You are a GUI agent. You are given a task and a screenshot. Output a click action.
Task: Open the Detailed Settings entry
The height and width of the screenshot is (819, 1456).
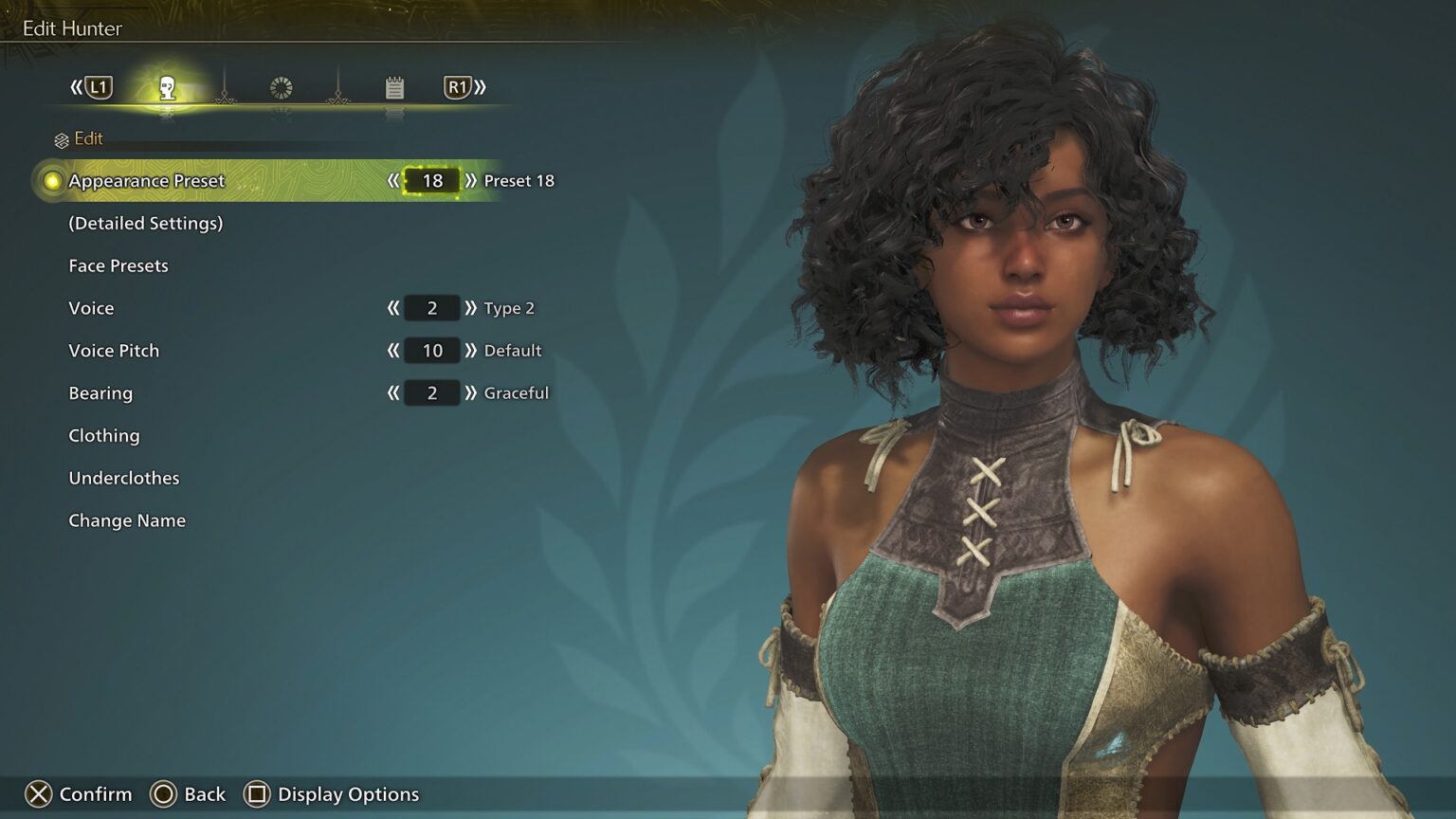click(x=145, y=224)
